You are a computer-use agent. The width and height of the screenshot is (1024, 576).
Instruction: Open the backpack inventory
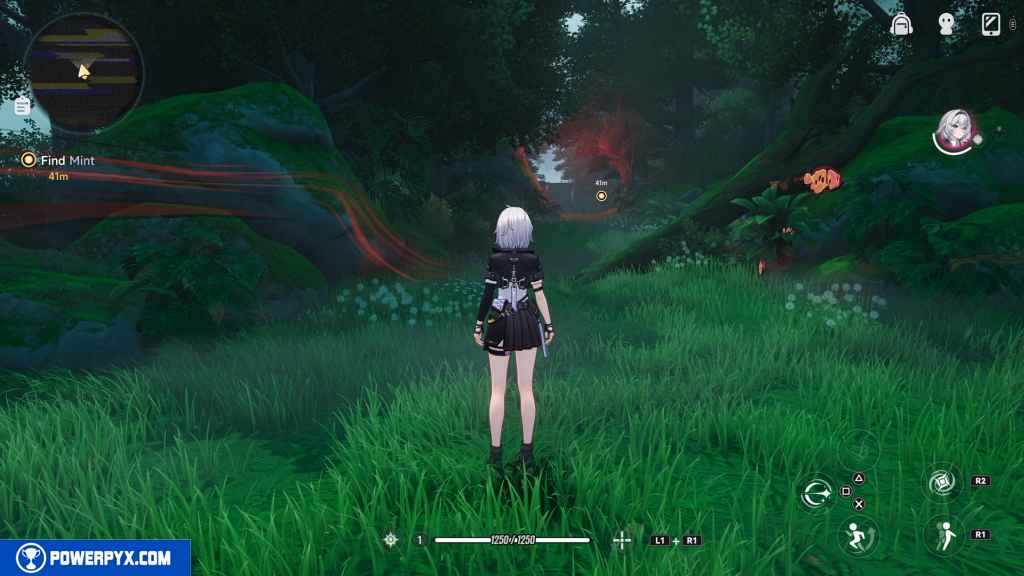[x=903, y=26]
